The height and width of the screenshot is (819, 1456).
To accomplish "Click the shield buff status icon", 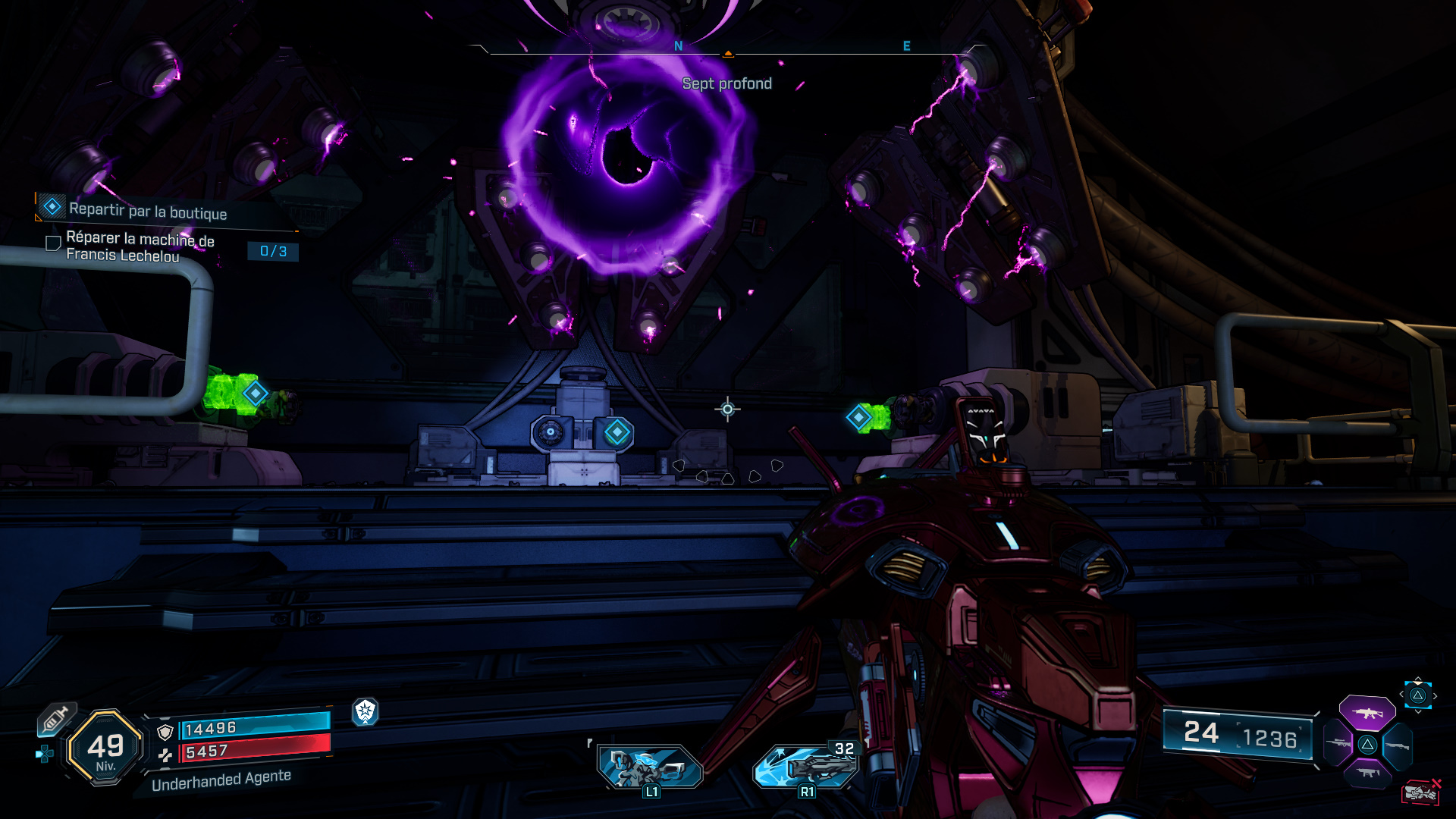I will click(366, 711).
